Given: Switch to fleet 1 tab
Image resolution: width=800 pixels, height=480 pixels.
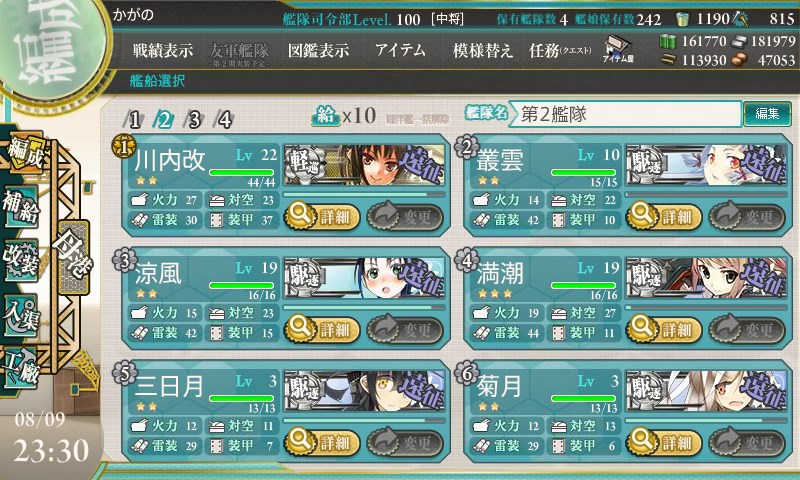Looking at the screenshot, I should click(135, 120).
